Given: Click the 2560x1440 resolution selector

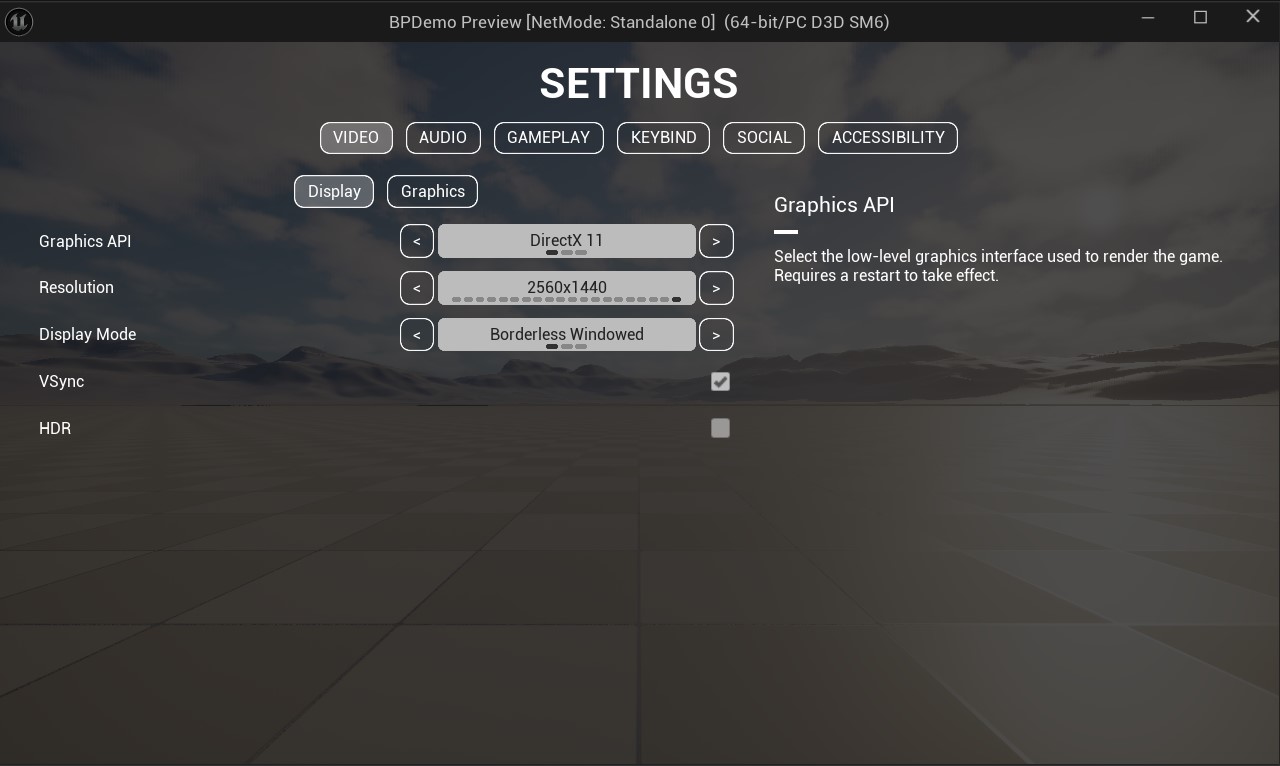Looking at the screenshot, I should [566, 287].
